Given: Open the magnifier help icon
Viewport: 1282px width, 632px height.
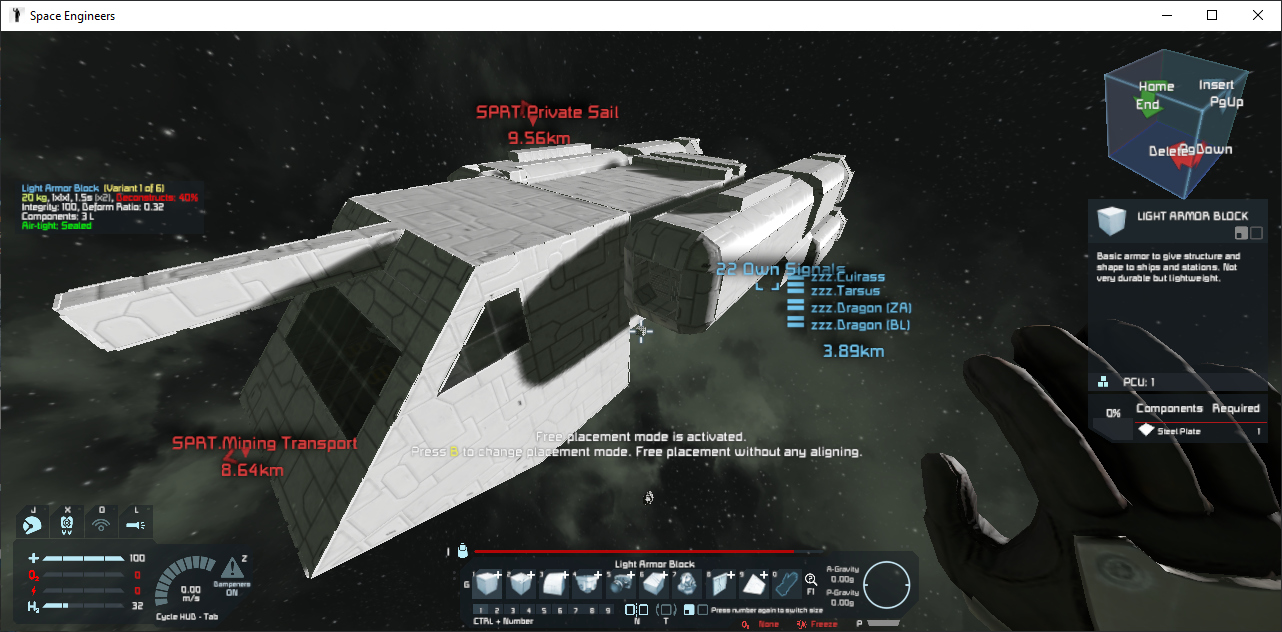Looking at the screenshot, I should tap(810, 579).
